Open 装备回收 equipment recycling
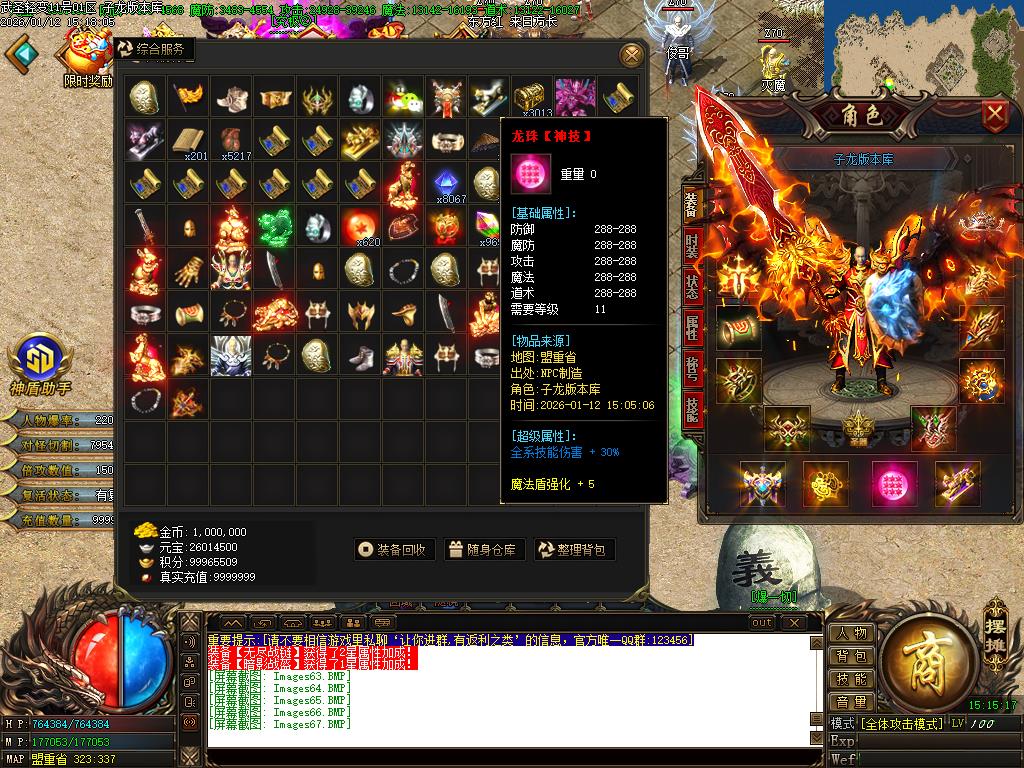Screen dimensions: 1024x768 tap(395, 549)
